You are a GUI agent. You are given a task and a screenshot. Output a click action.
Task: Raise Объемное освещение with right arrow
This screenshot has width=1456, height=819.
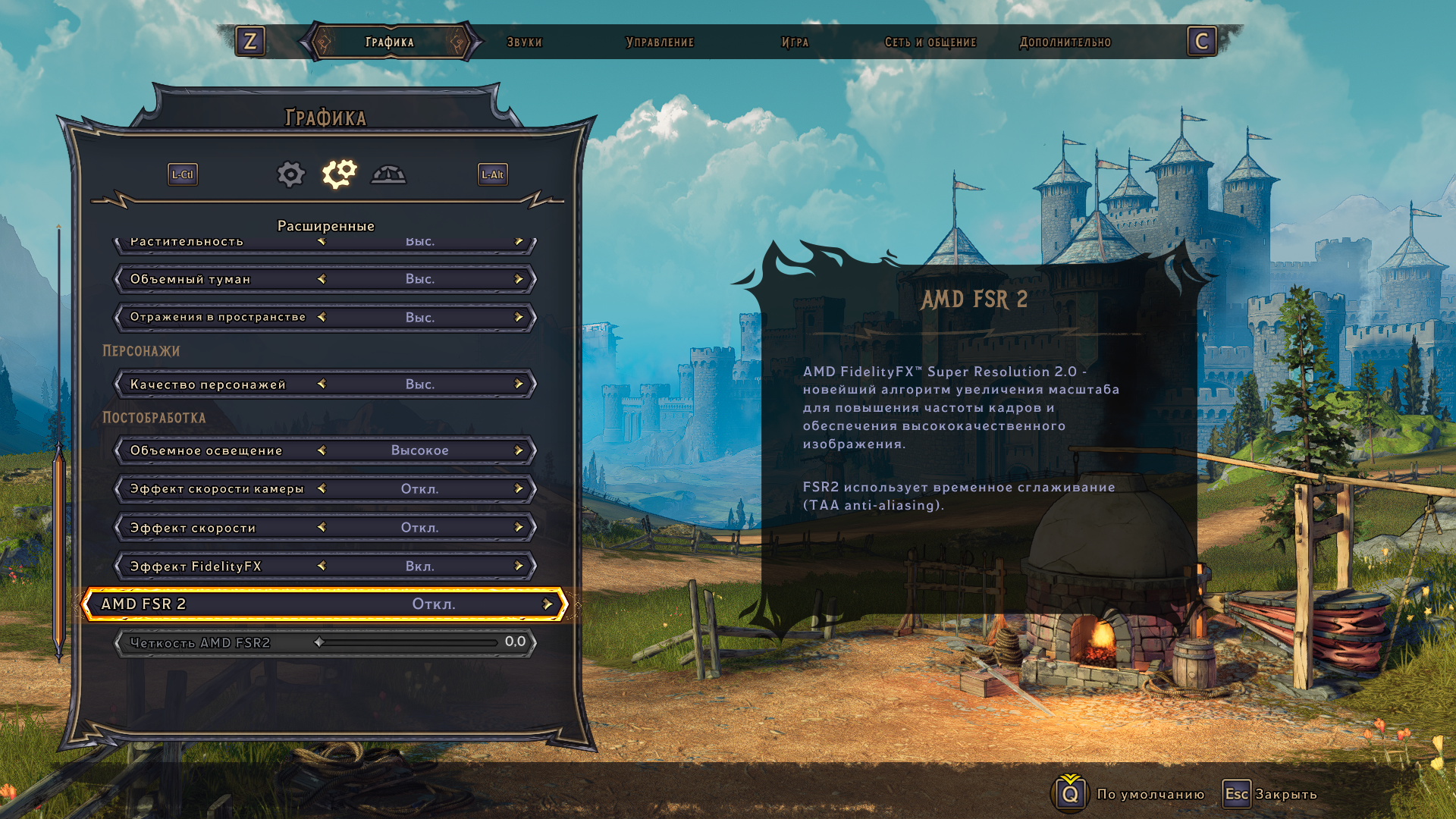(x=519, y=450)
